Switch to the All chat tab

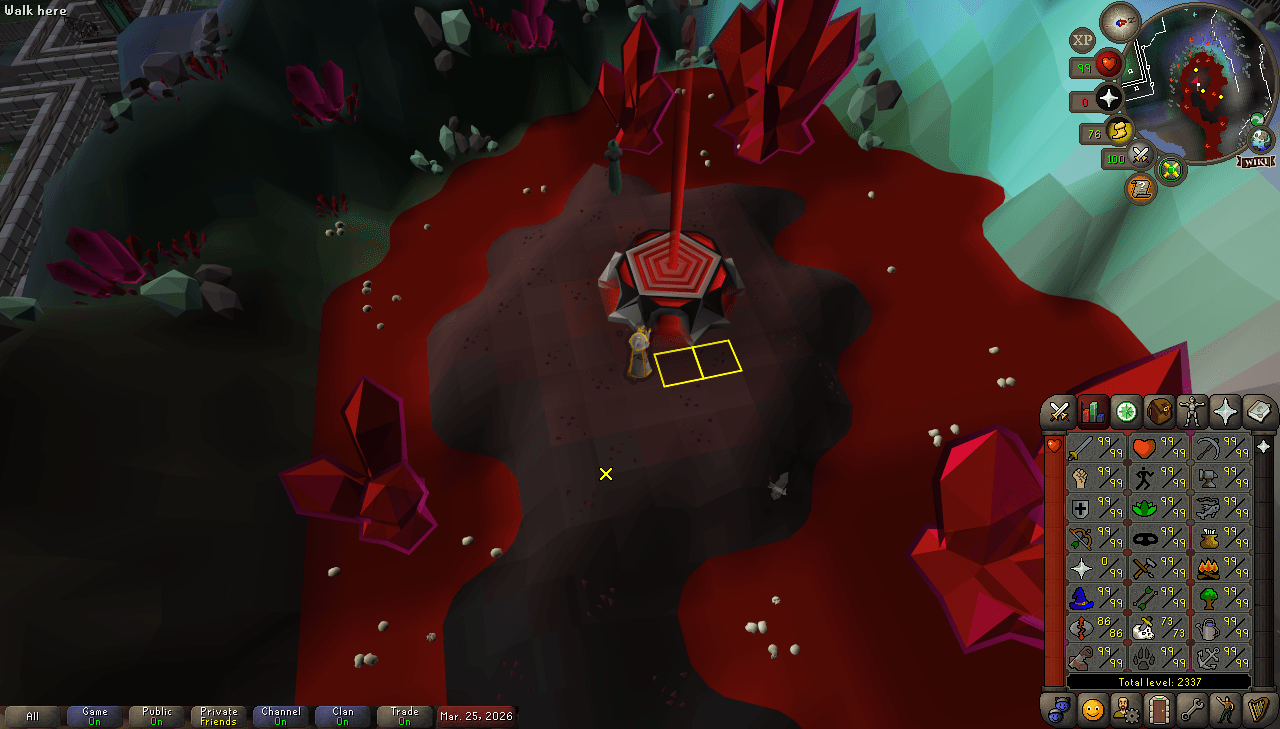33,716
